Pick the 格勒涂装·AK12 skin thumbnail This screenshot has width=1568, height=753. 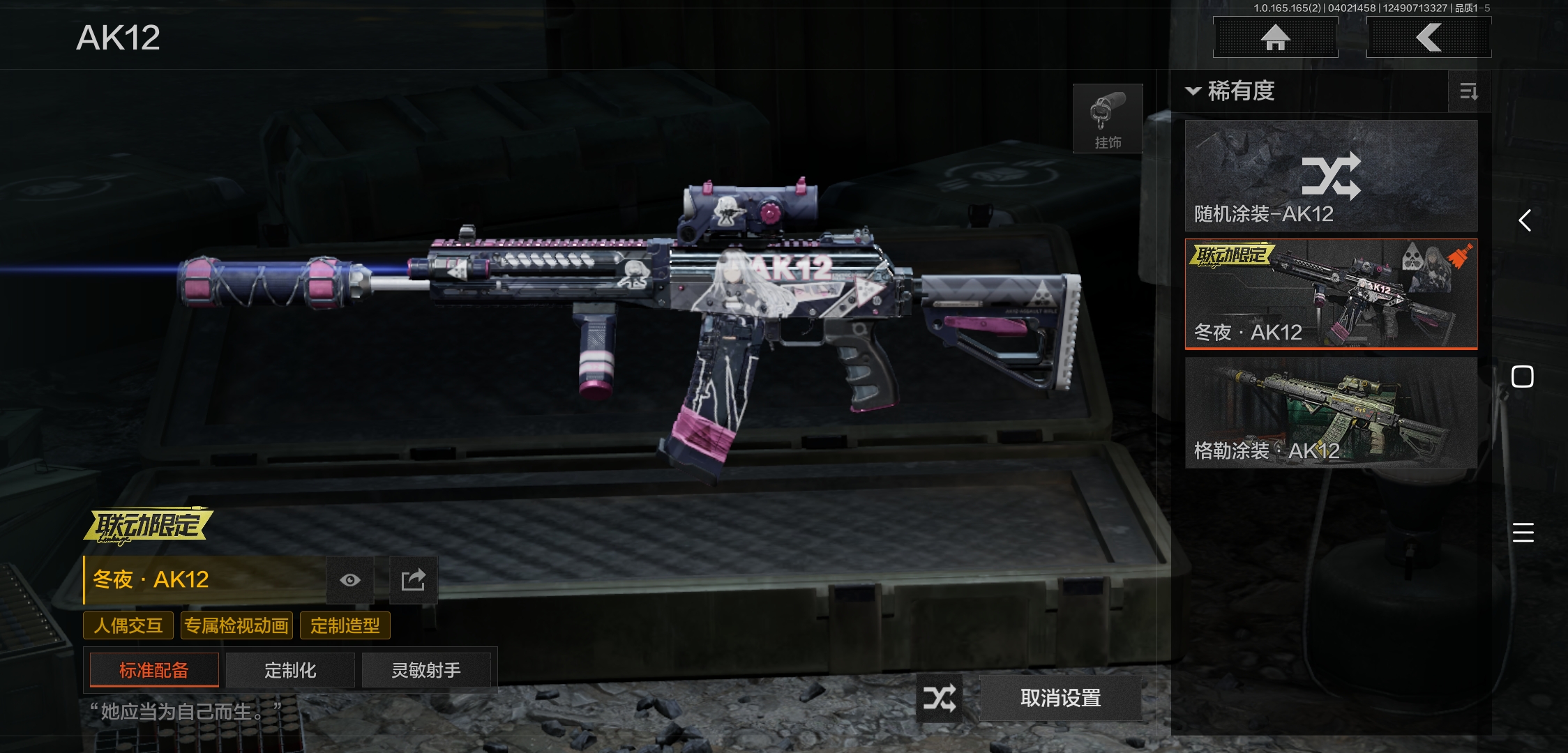point(1331,412)
